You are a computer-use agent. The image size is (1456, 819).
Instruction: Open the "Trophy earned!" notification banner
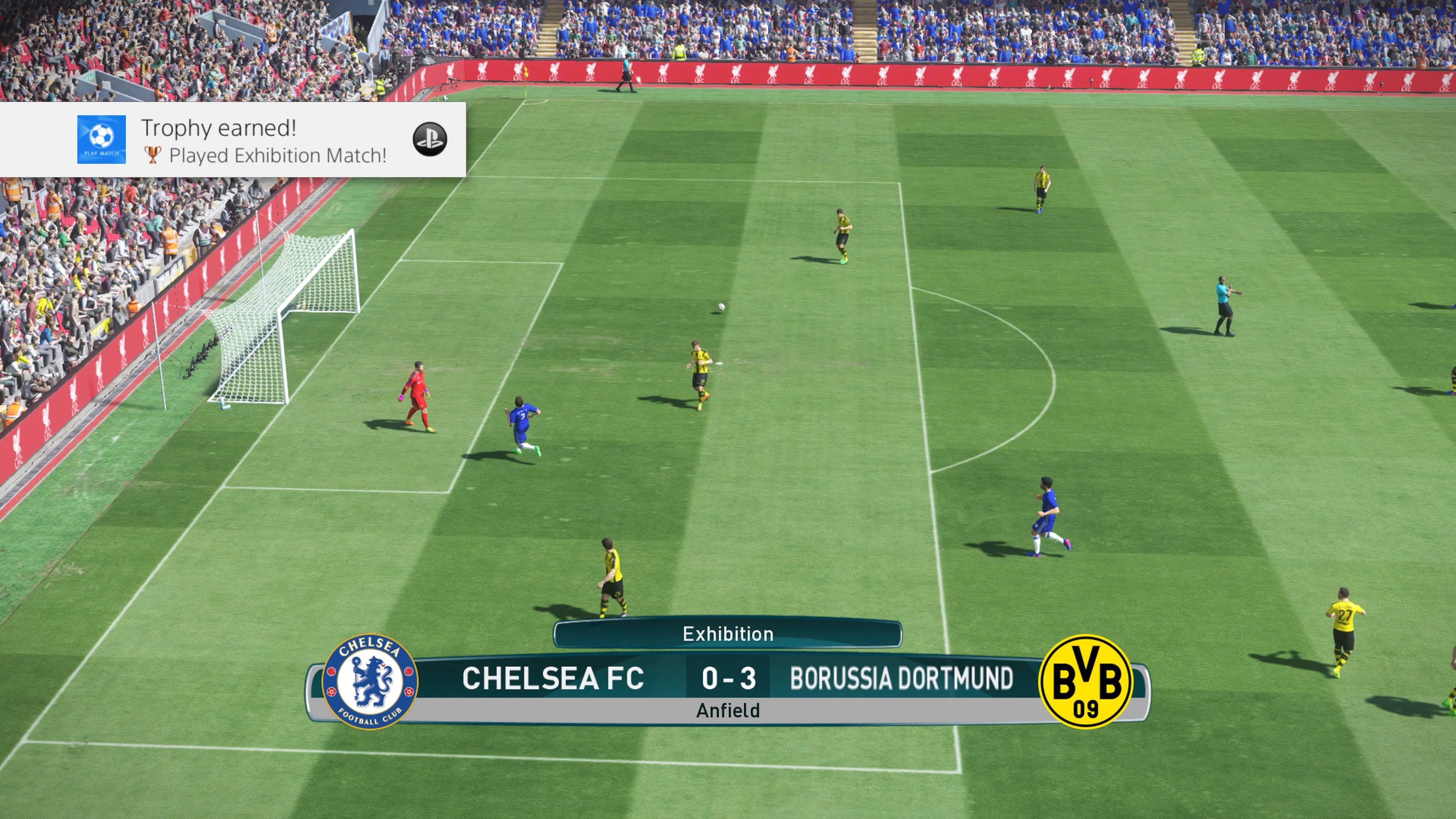[264, 140]
